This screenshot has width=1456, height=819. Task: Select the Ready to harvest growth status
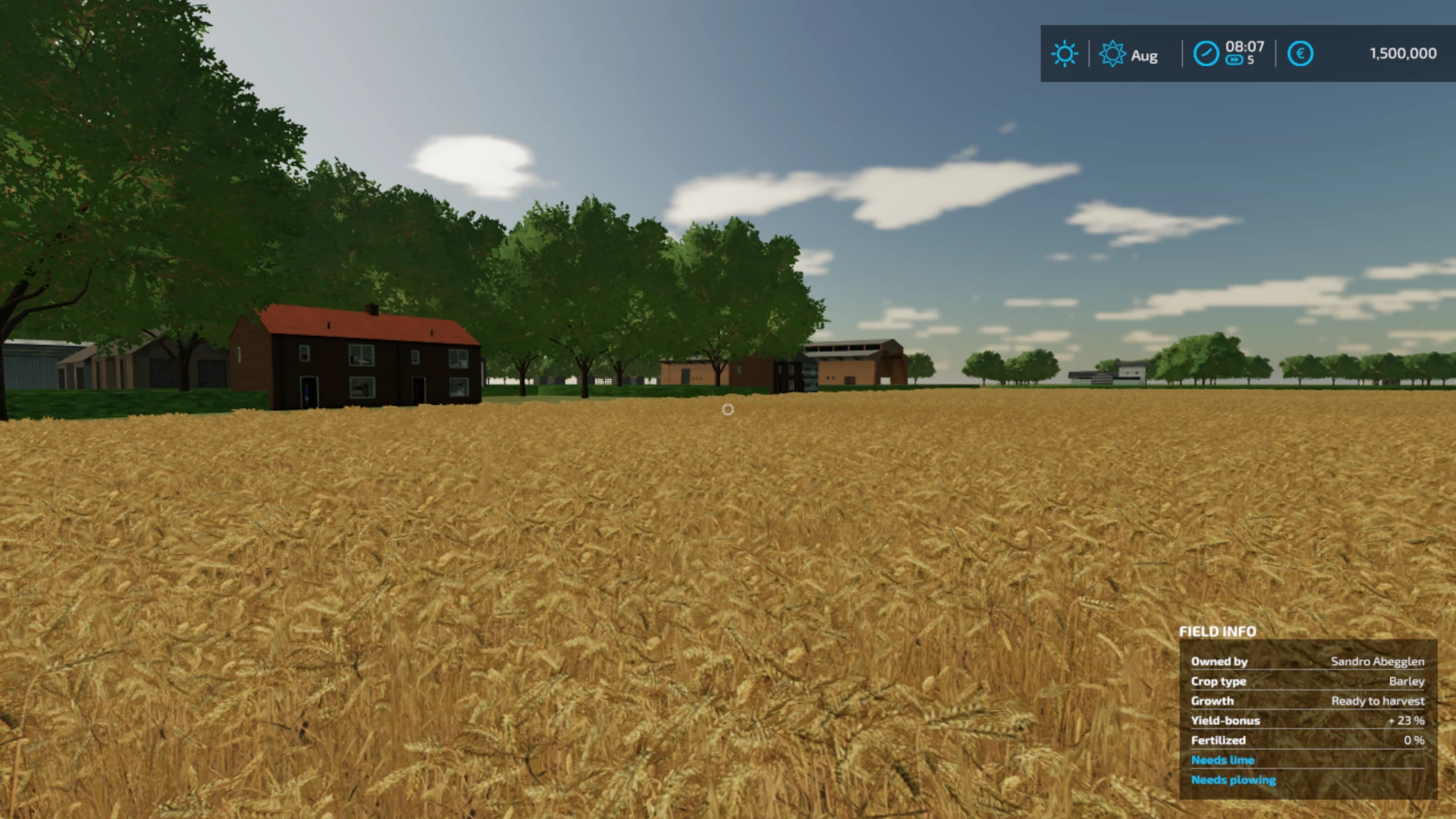1377,701
